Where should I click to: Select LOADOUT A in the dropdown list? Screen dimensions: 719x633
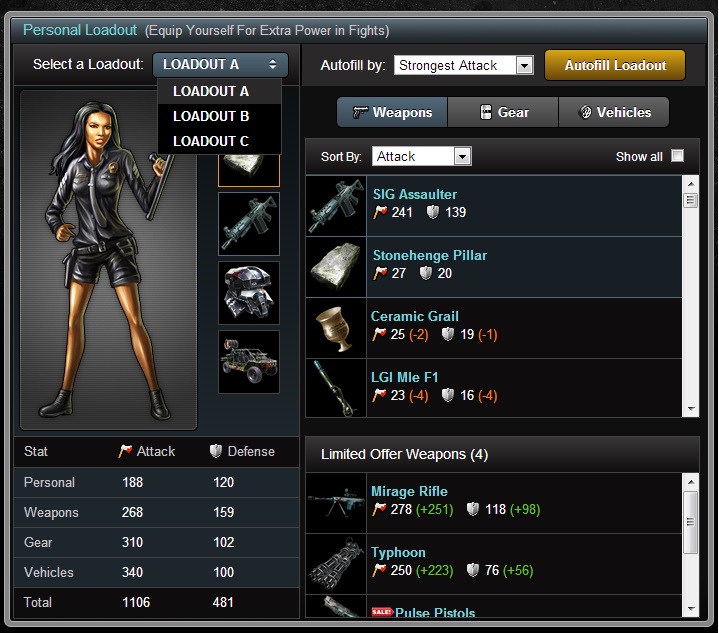[x=211, y=91]
